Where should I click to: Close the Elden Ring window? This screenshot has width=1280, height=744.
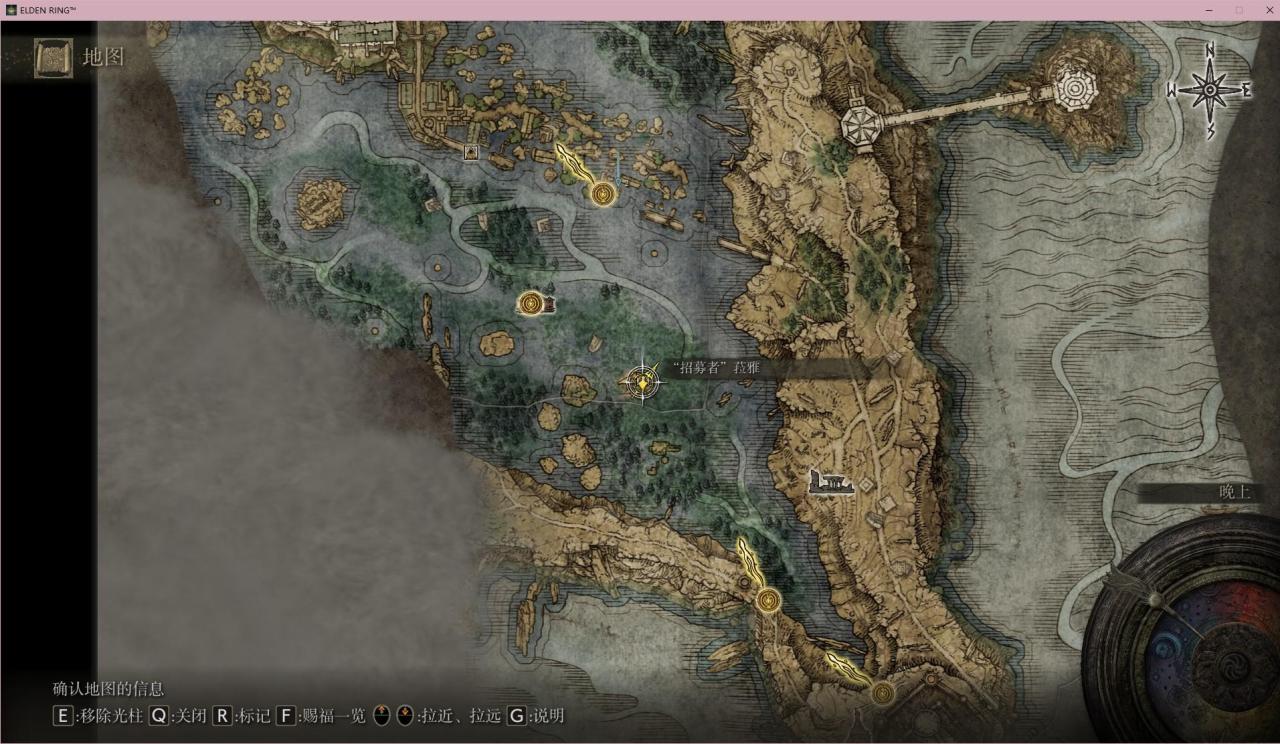pyautogui.click(x=1264, y=10)
